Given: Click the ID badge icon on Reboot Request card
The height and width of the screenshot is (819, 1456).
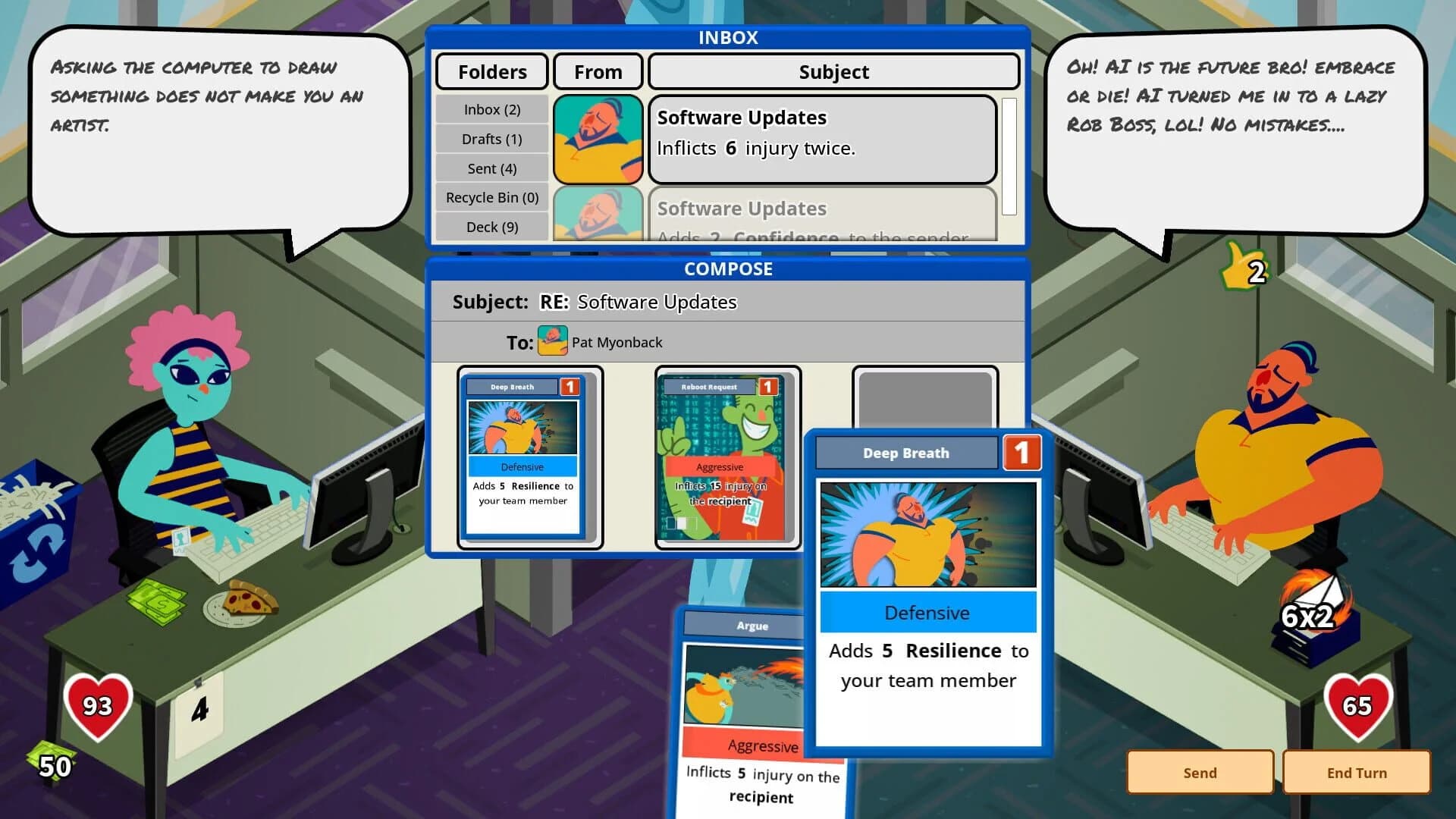Looking at the screenshot, I should pos(752,512).
